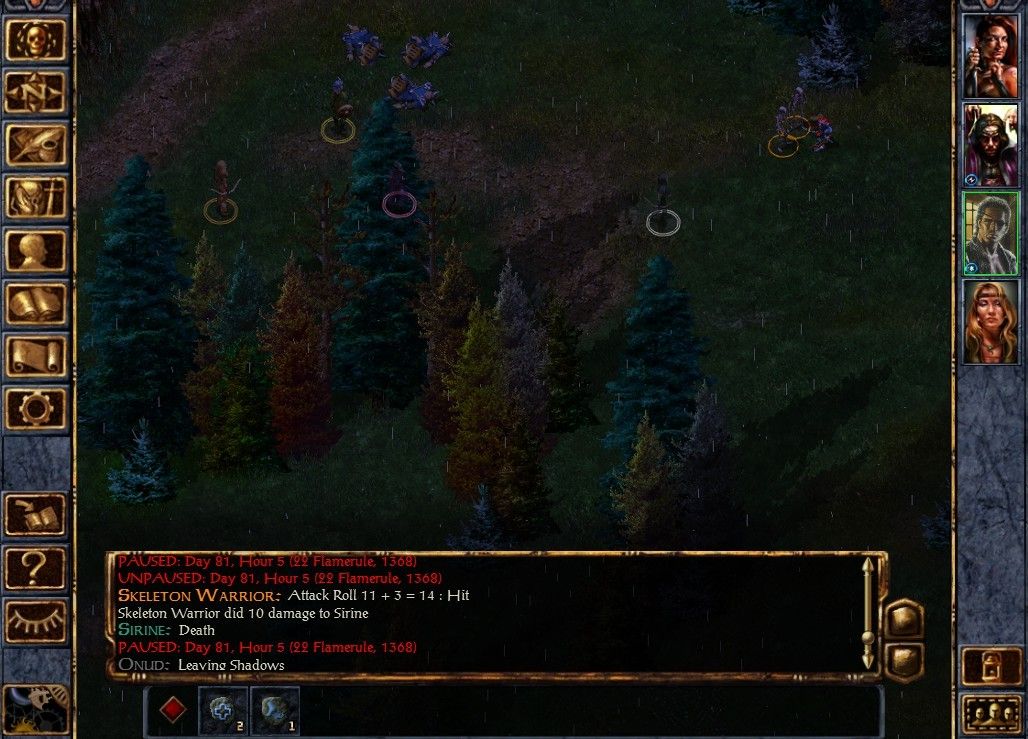This screenshot has width=1028, height=739.
Task: Open the area map compass button
Action: pyautogui.click(x=36, y=93)
